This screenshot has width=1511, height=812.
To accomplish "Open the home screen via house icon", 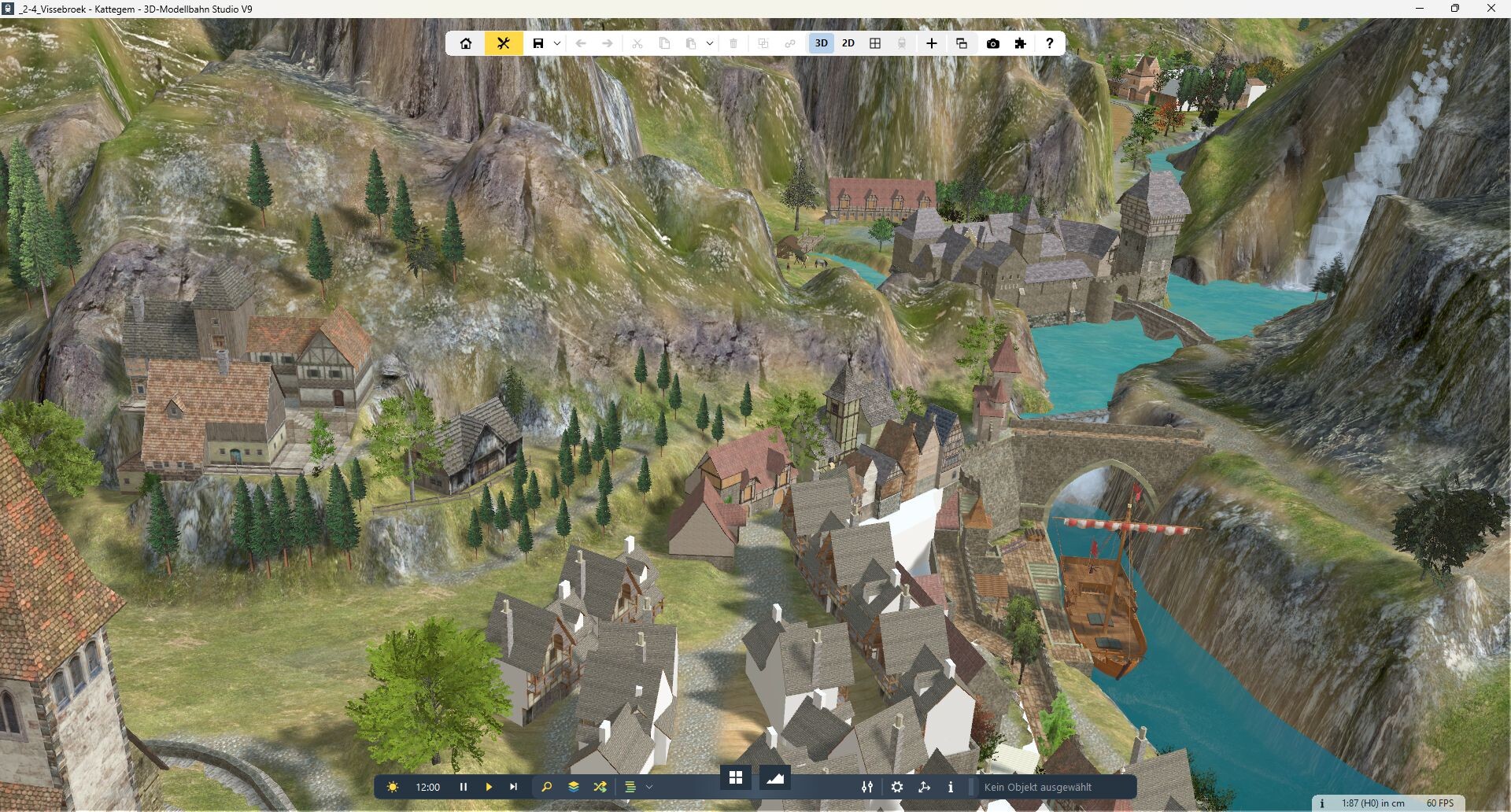I will pos(466,43).
